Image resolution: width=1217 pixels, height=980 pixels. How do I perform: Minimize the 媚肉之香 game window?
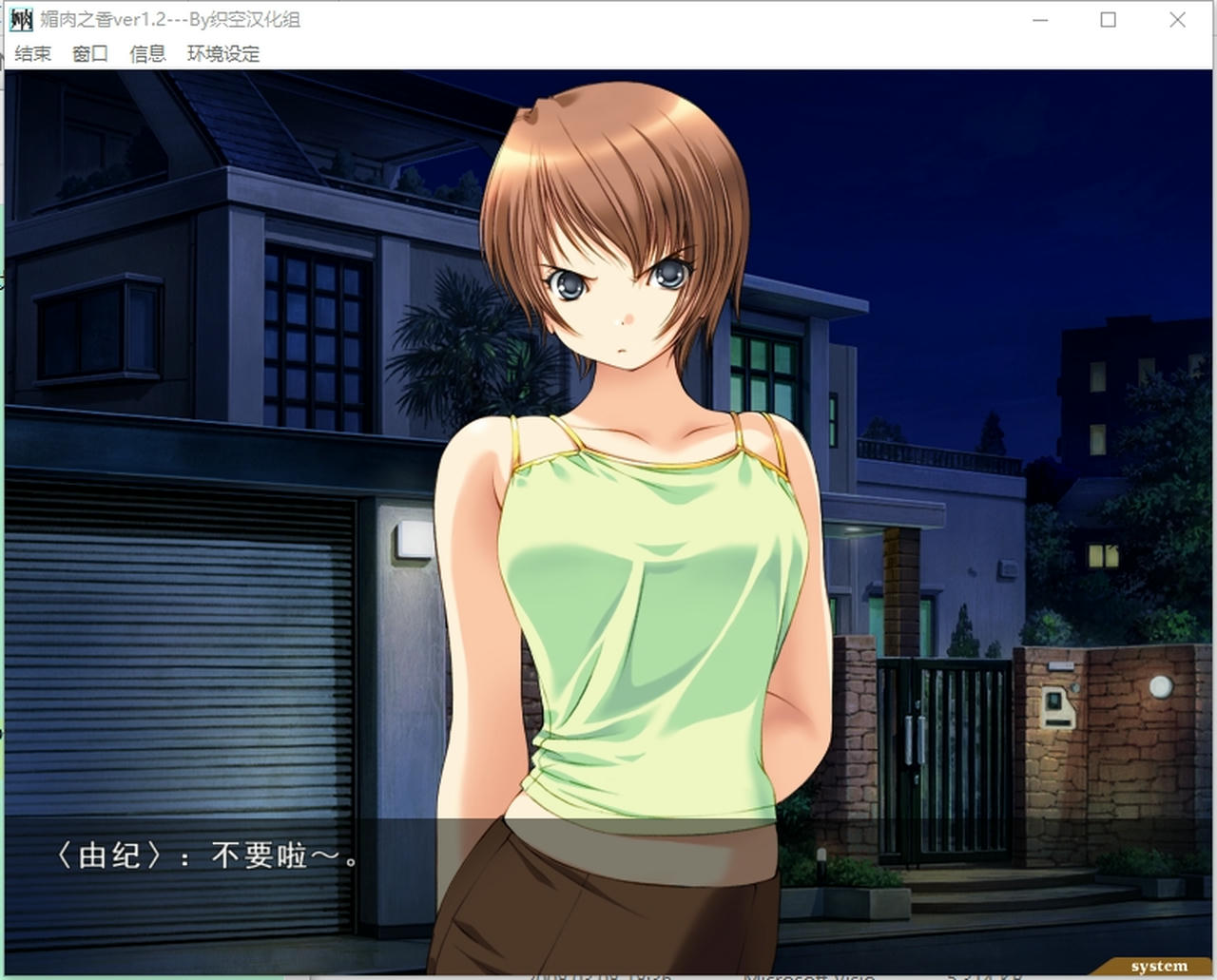click(1041, 19)
